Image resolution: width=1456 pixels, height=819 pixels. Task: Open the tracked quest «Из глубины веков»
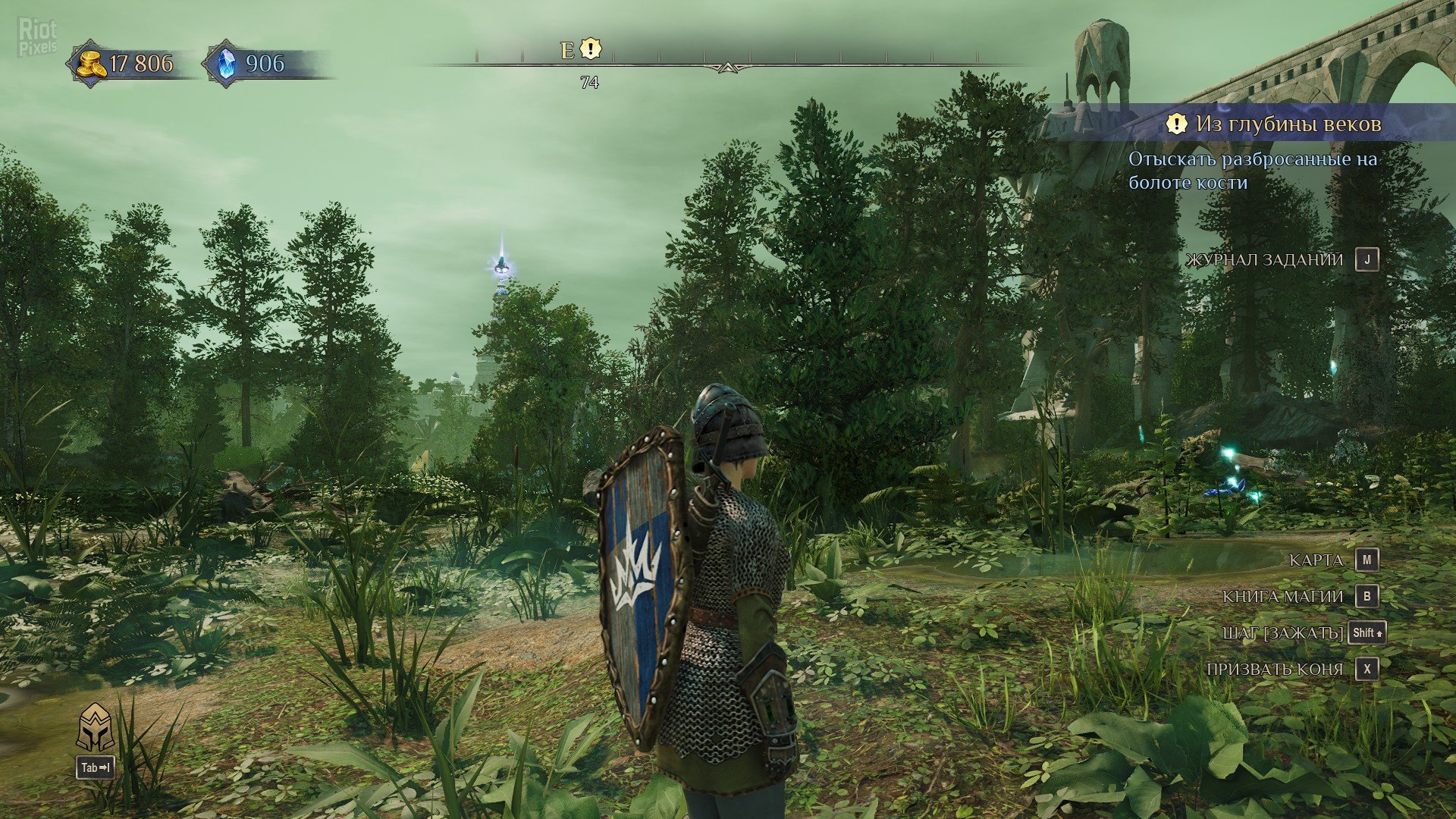click(x=1288, y=124)
